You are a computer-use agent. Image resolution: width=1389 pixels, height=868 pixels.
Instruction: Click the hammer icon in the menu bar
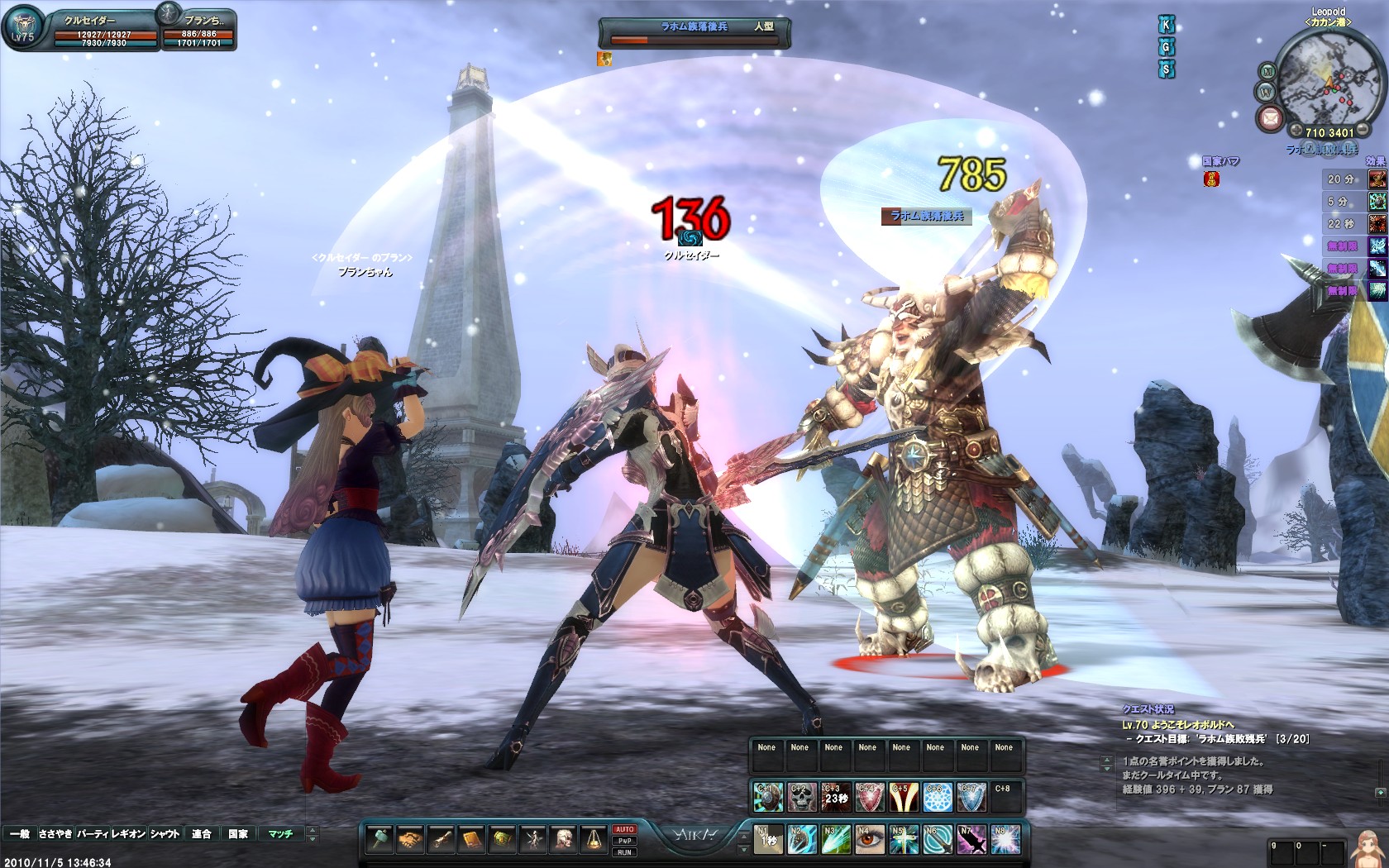tap(379, 840)
